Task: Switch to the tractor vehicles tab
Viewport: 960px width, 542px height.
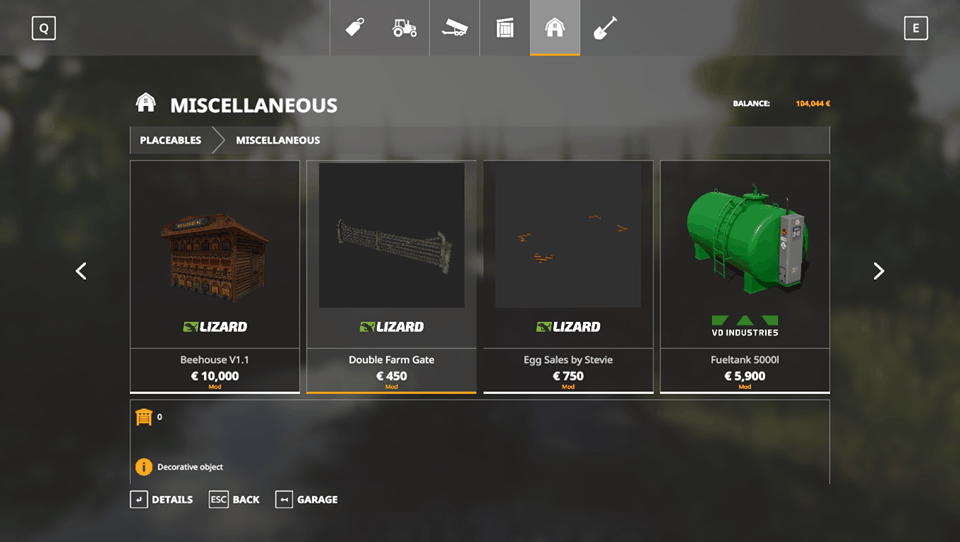Action: (x=405, y=28)
